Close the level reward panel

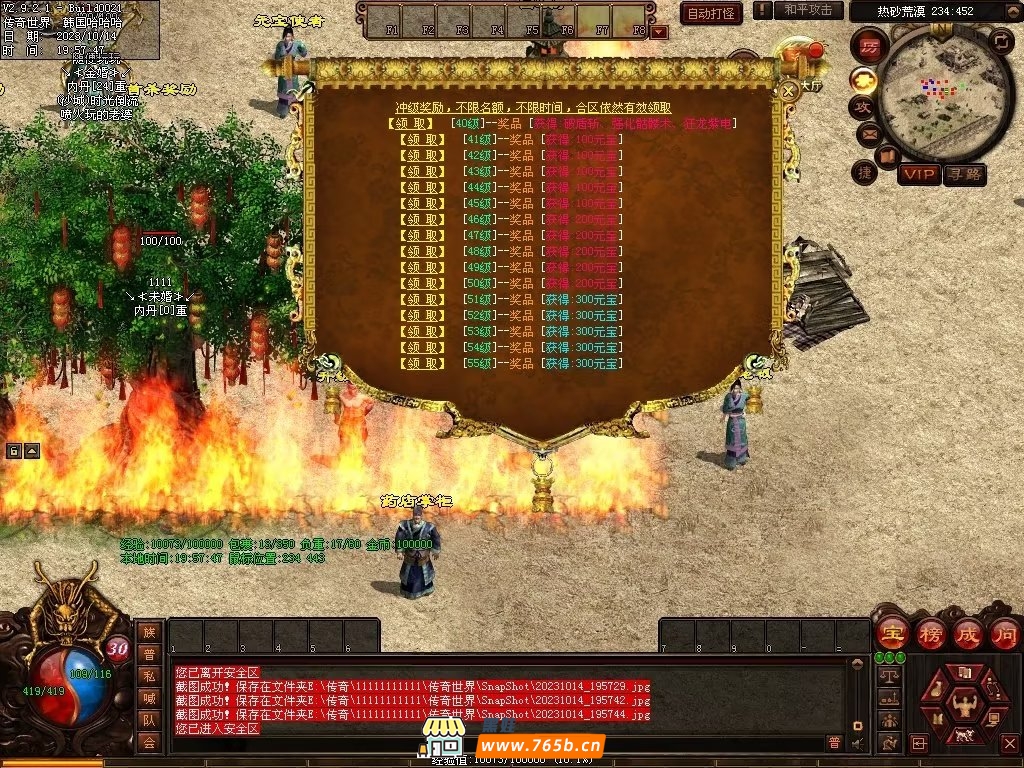click(x=788, y=91)
